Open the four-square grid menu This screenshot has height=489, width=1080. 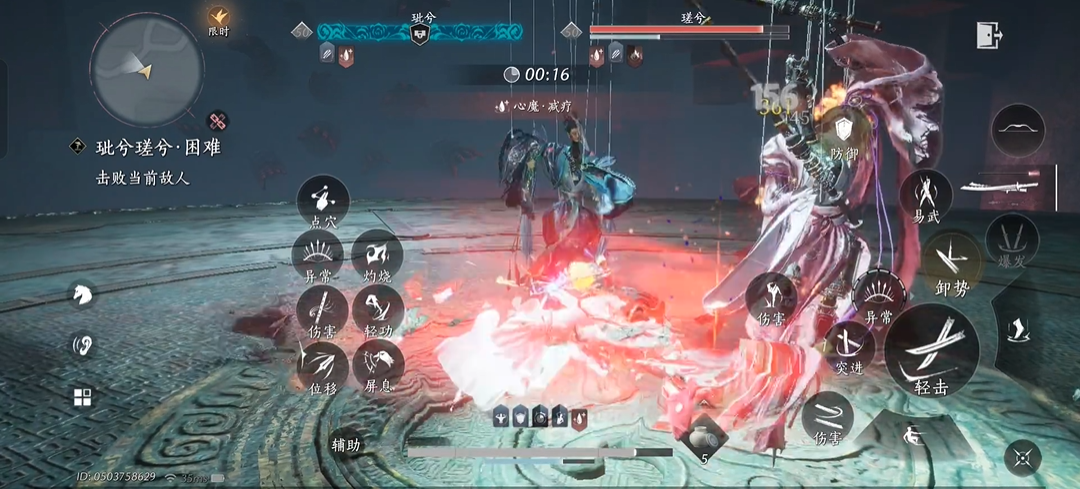[82, 398]
